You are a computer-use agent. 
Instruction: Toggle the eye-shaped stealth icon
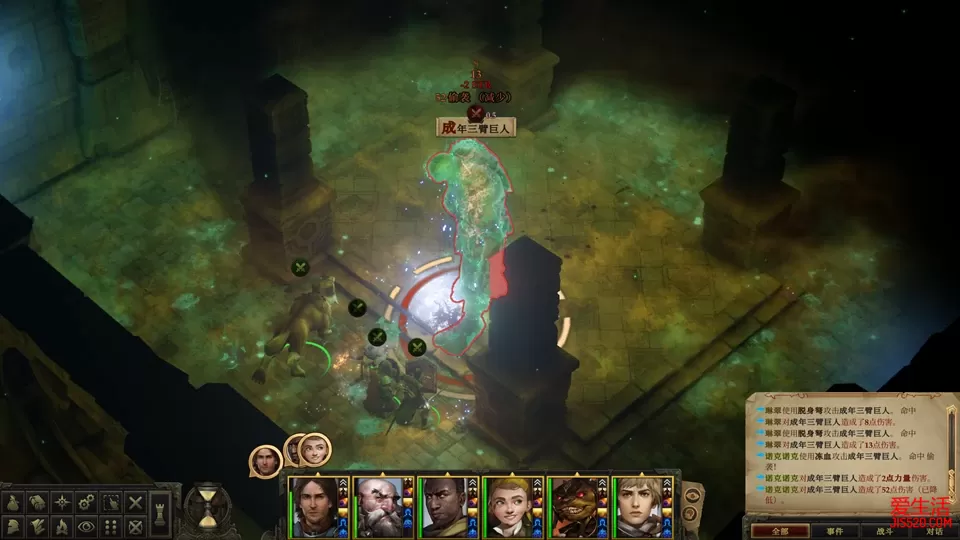(87, 525)
